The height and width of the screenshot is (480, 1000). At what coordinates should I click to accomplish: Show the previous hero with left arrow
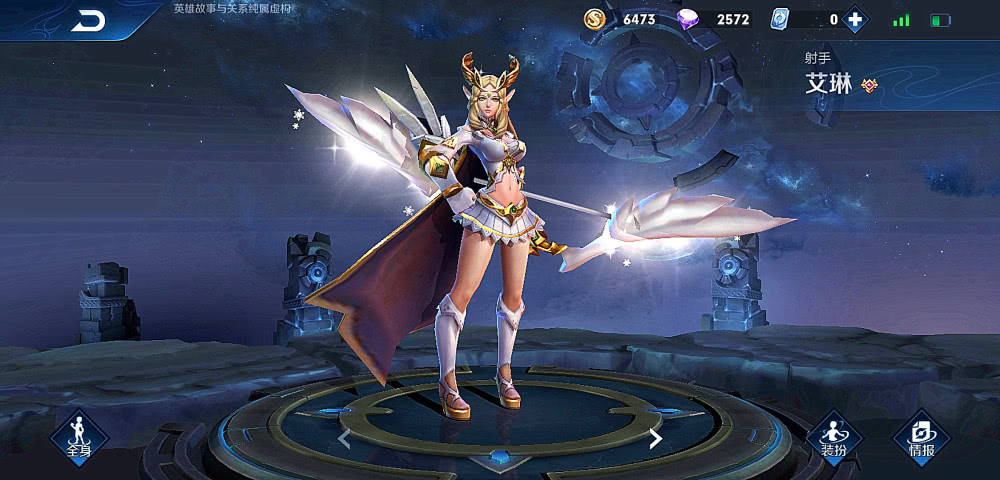pos(344,438)
